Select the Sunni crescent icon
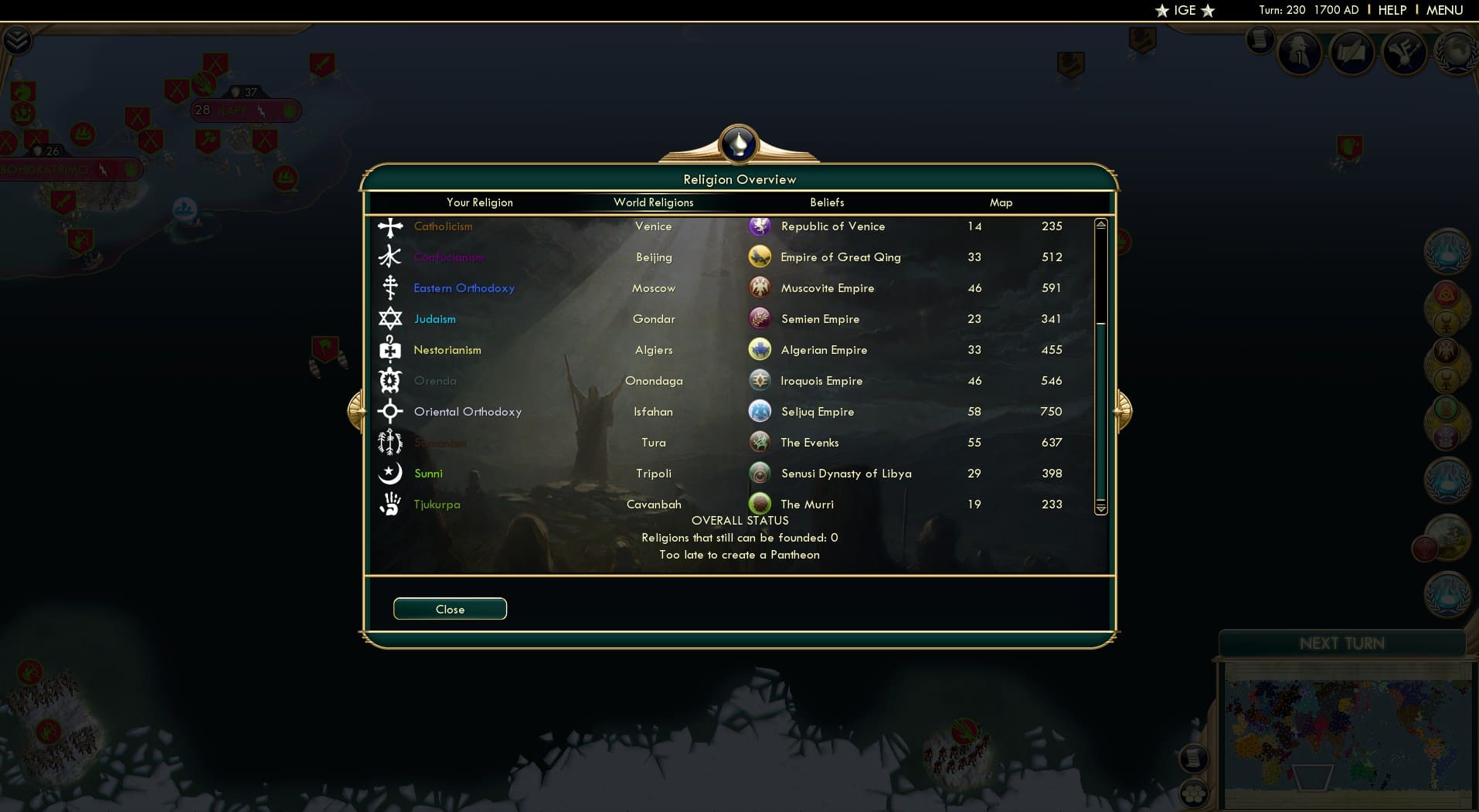1479x812 pixels. 391,473
